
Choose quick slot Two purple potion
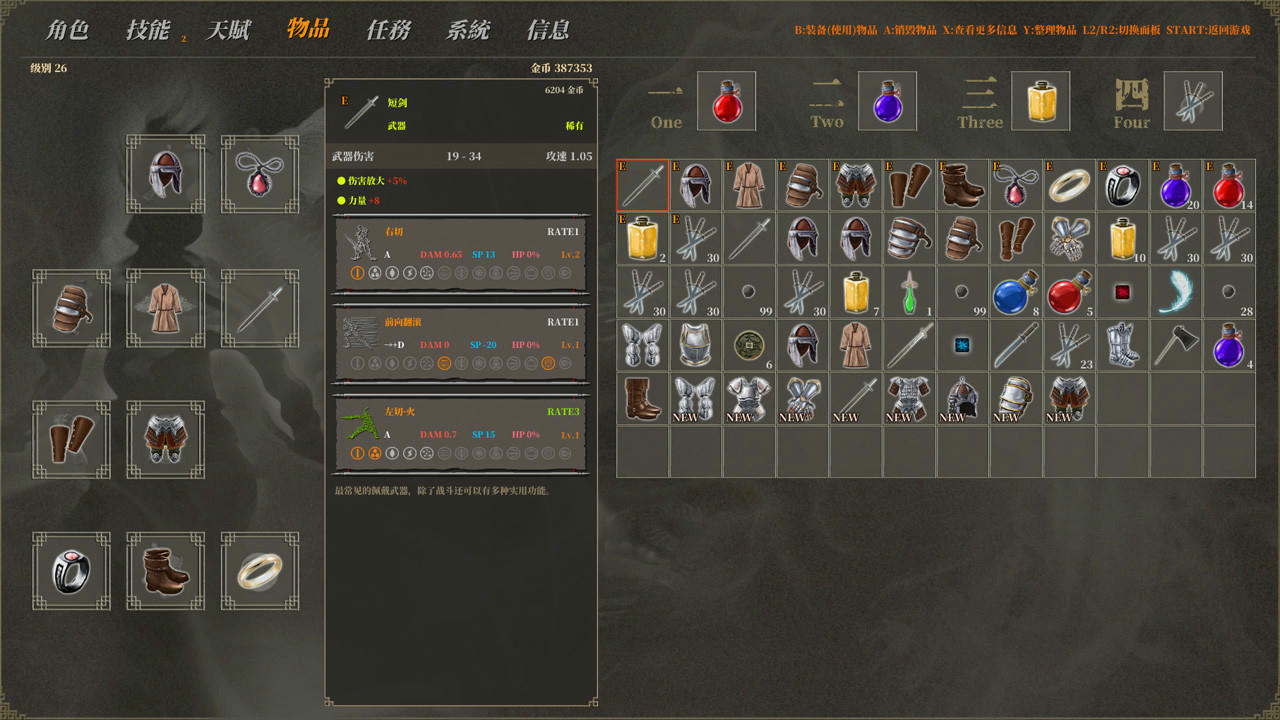point(887,101)
